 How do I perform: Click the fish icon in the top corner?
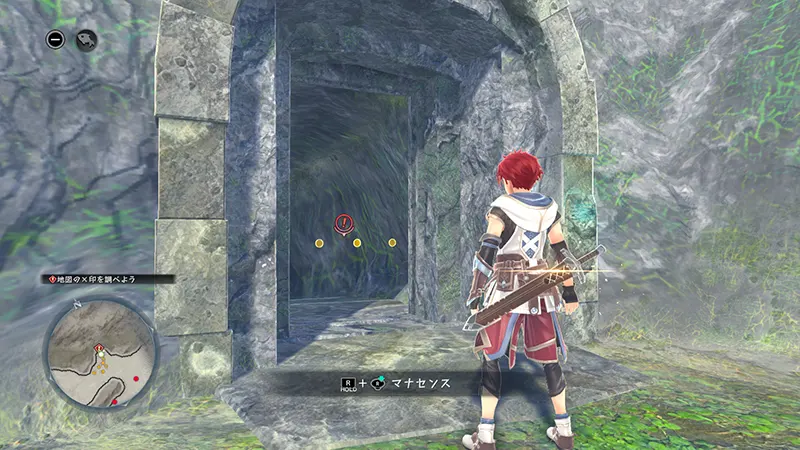[86, 41]
